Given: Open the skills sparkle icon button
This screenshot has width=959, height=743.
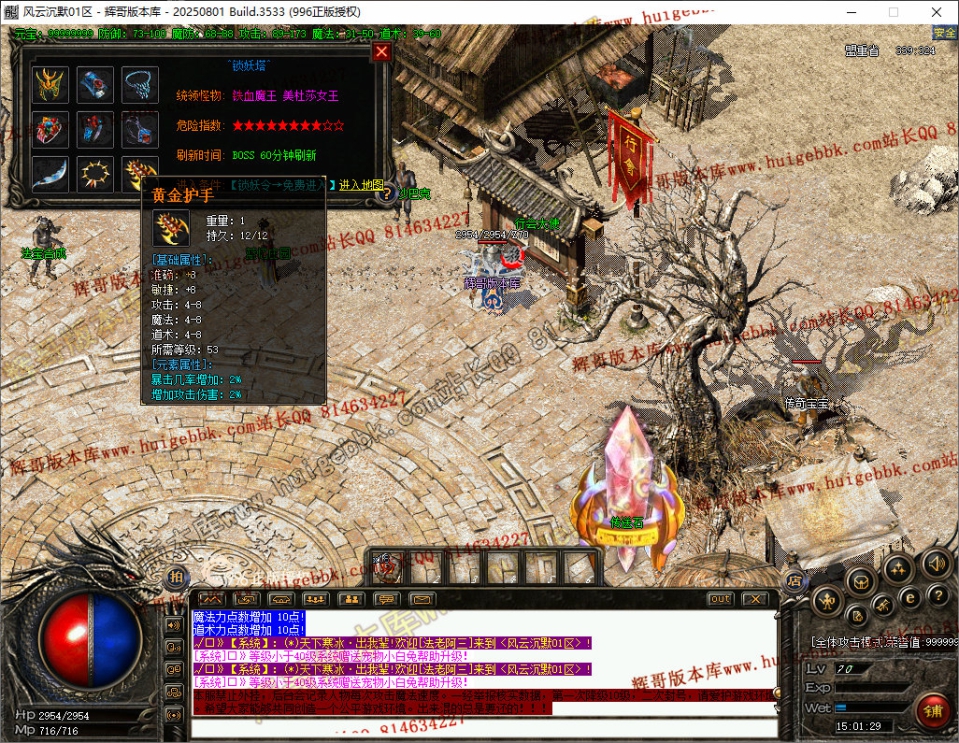Looking at the screenshot, I should pos(897,570).
